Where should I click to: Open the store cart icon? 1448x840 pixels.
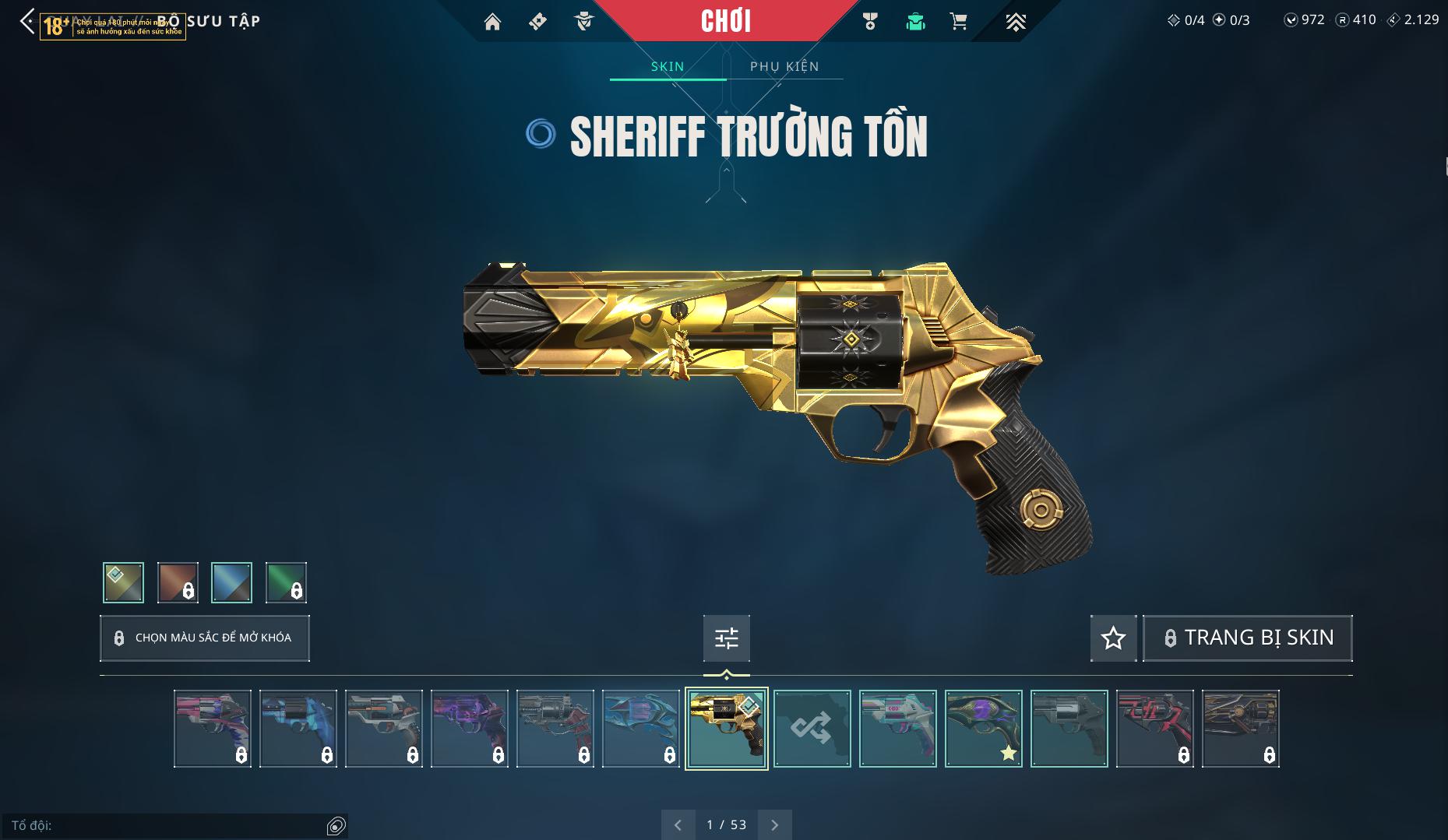(959, 22)
